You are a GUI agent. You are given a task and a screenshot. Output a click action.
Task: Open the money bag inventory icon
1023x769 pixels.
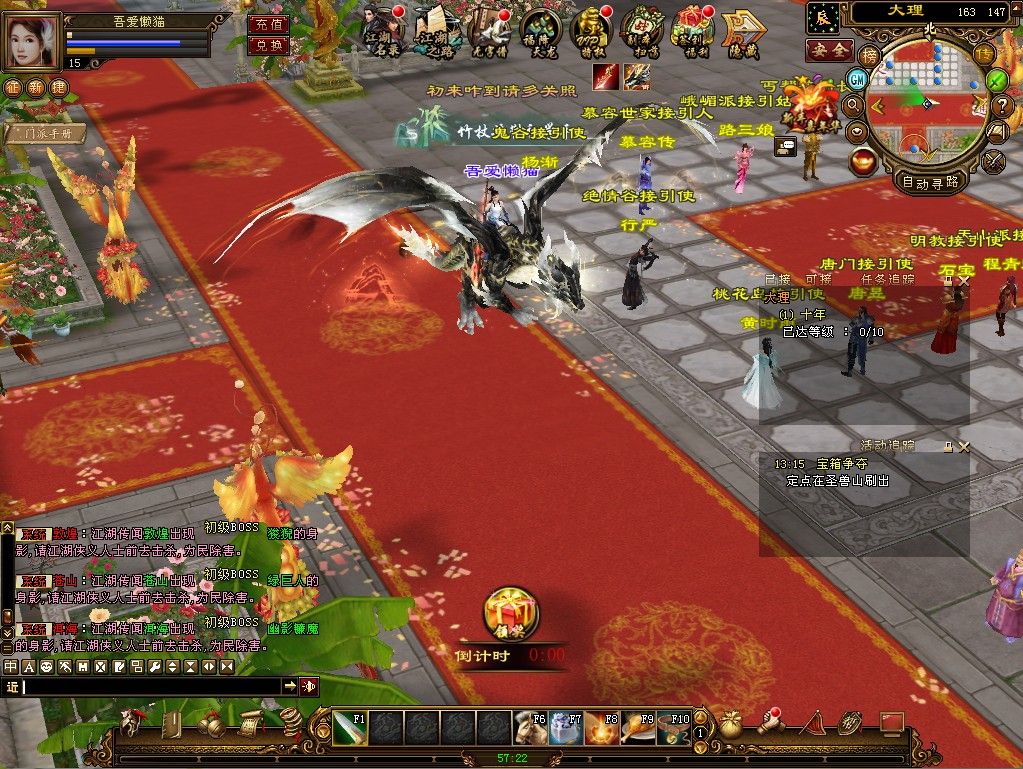pyautogui.click(x=732, y=724)
